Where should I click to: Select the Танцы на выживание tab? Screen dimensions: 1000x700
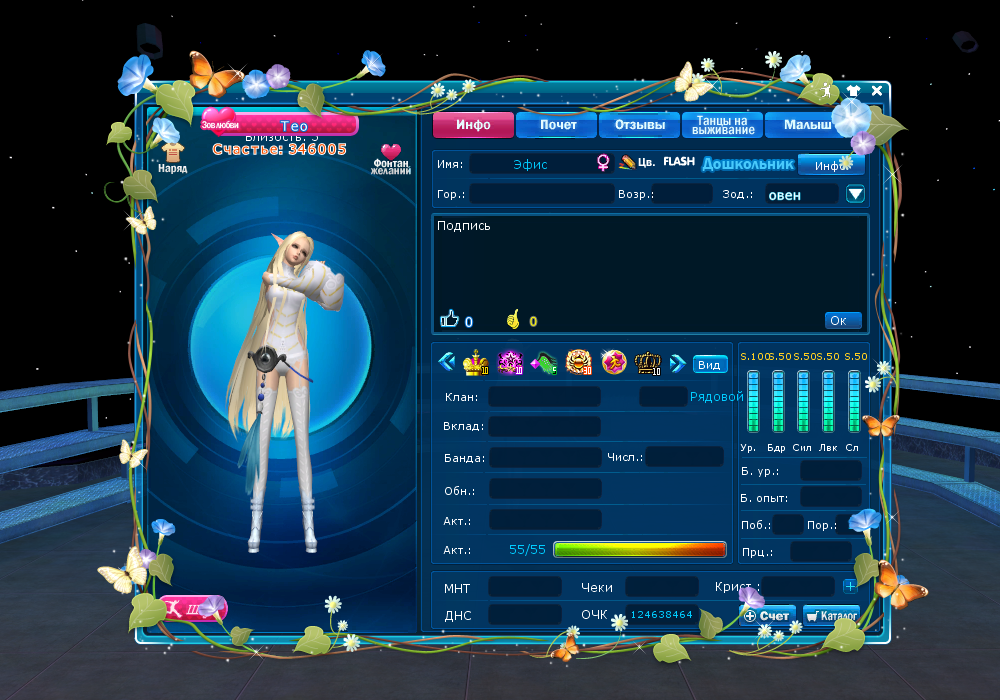(722, 125)
